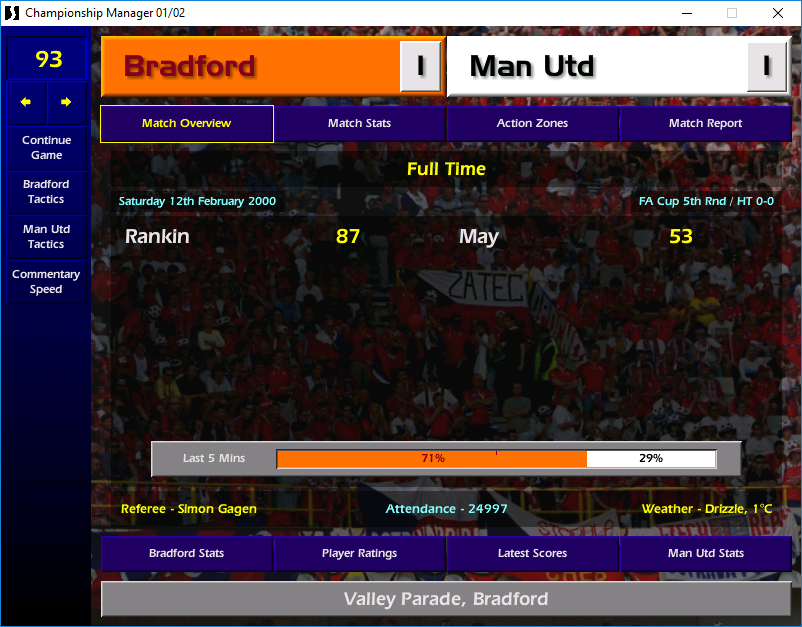Show the Action Zones tab
The width and height of the screenshot is (802, 627).
[532, 124]
